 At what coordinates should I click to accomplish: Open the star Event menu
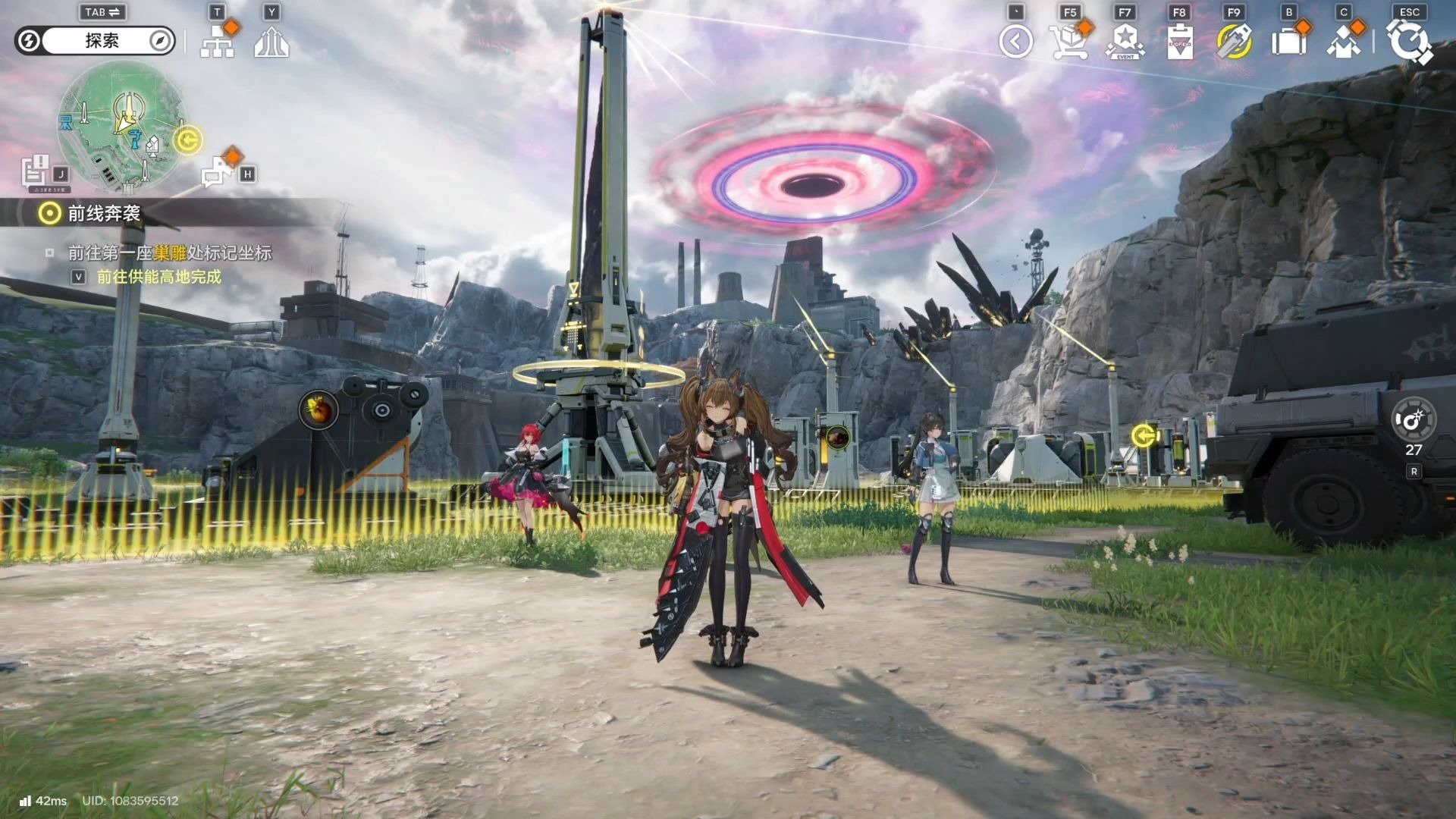[x=1125, y=42]
